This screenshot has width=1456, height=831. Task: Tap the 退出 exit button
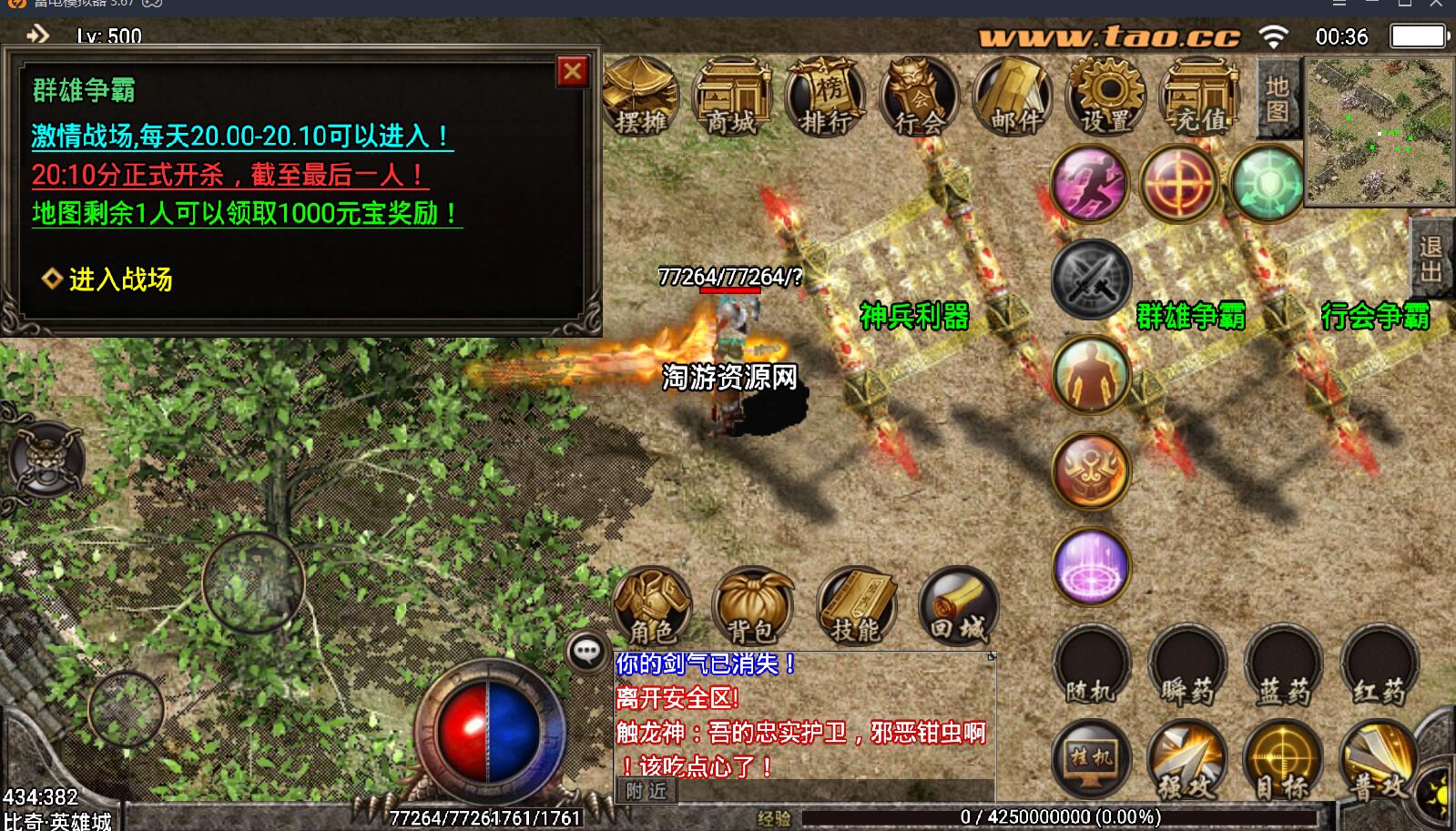pyautogui.click(x=1431, y=259)
